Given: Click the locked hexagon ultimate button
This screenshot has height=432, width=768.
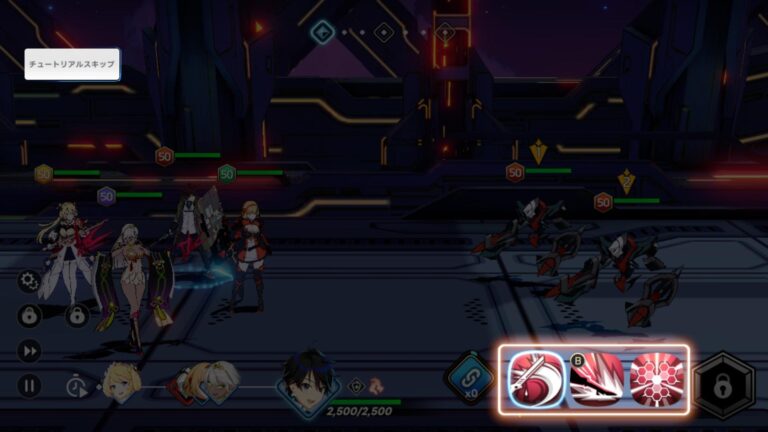Looking at the screenshot, I should click(x=724, y=385).
